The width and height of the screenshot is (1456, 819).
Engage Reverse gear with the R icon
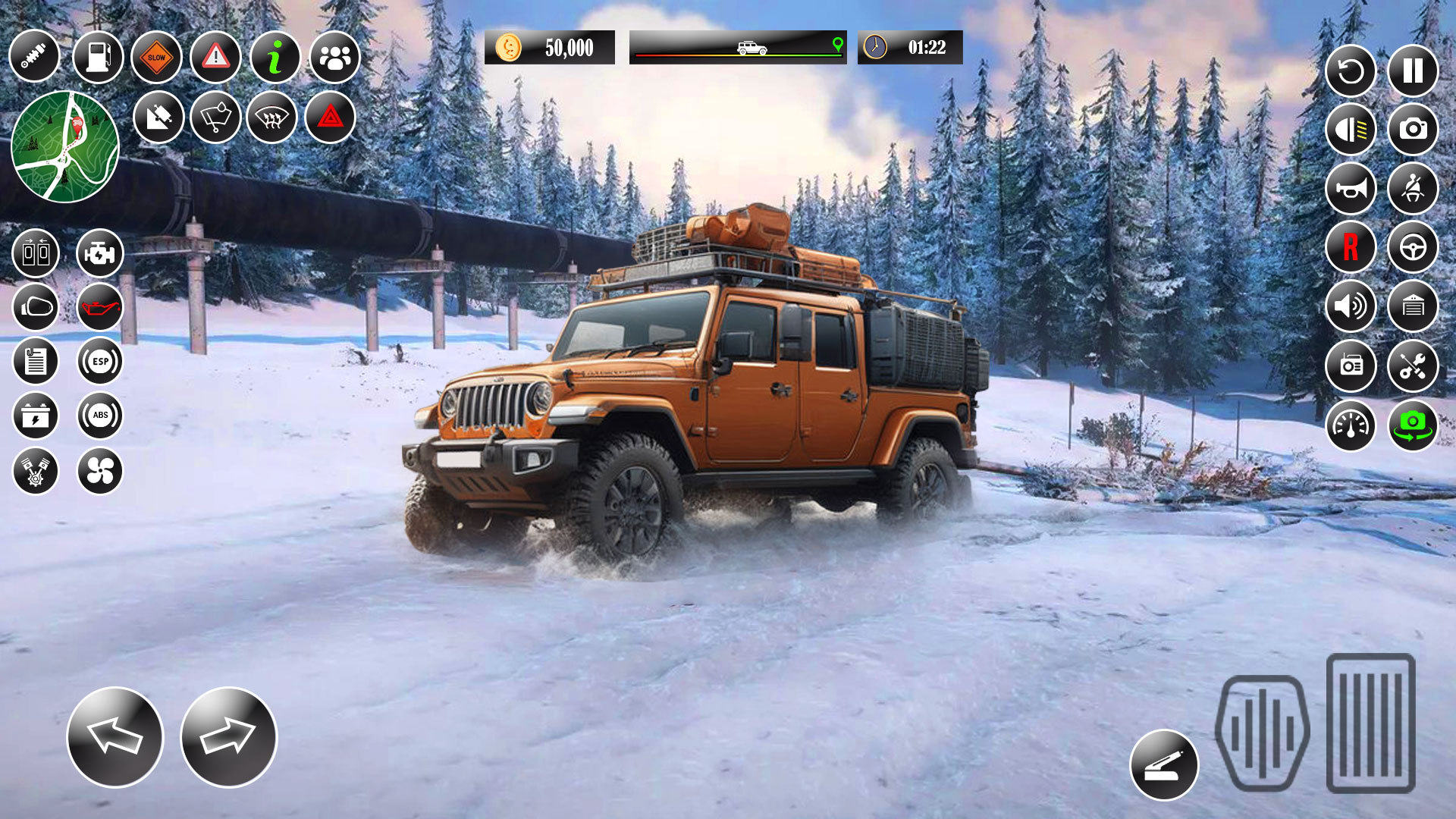tap(1351, 248)
